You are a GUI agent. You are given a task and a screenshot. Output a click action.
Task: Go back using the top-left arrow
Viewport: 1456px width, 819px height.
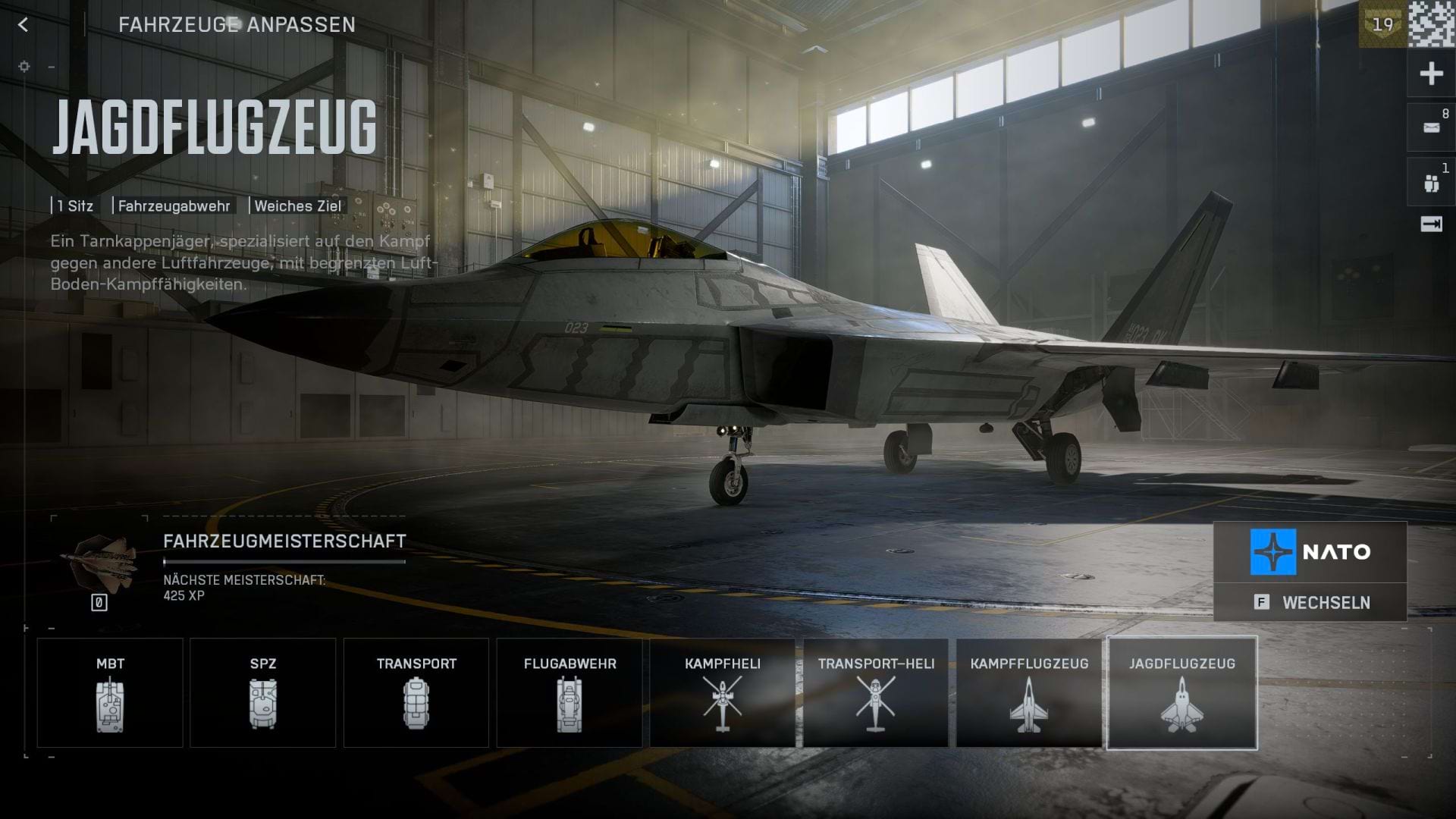click(x=23, y=25)
